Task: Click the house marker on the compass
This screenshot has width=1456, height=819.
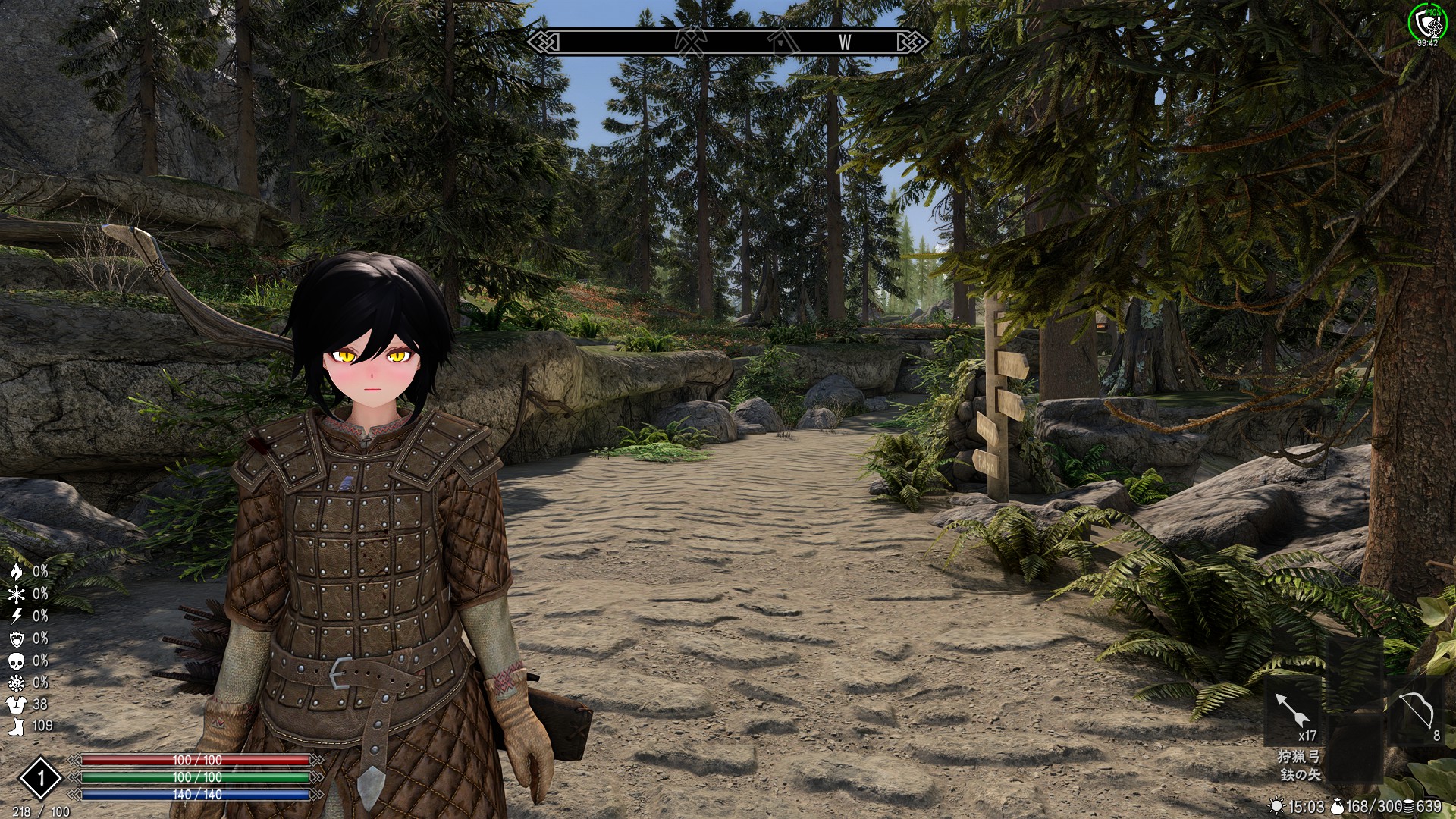Action: (x=782, y=42)
